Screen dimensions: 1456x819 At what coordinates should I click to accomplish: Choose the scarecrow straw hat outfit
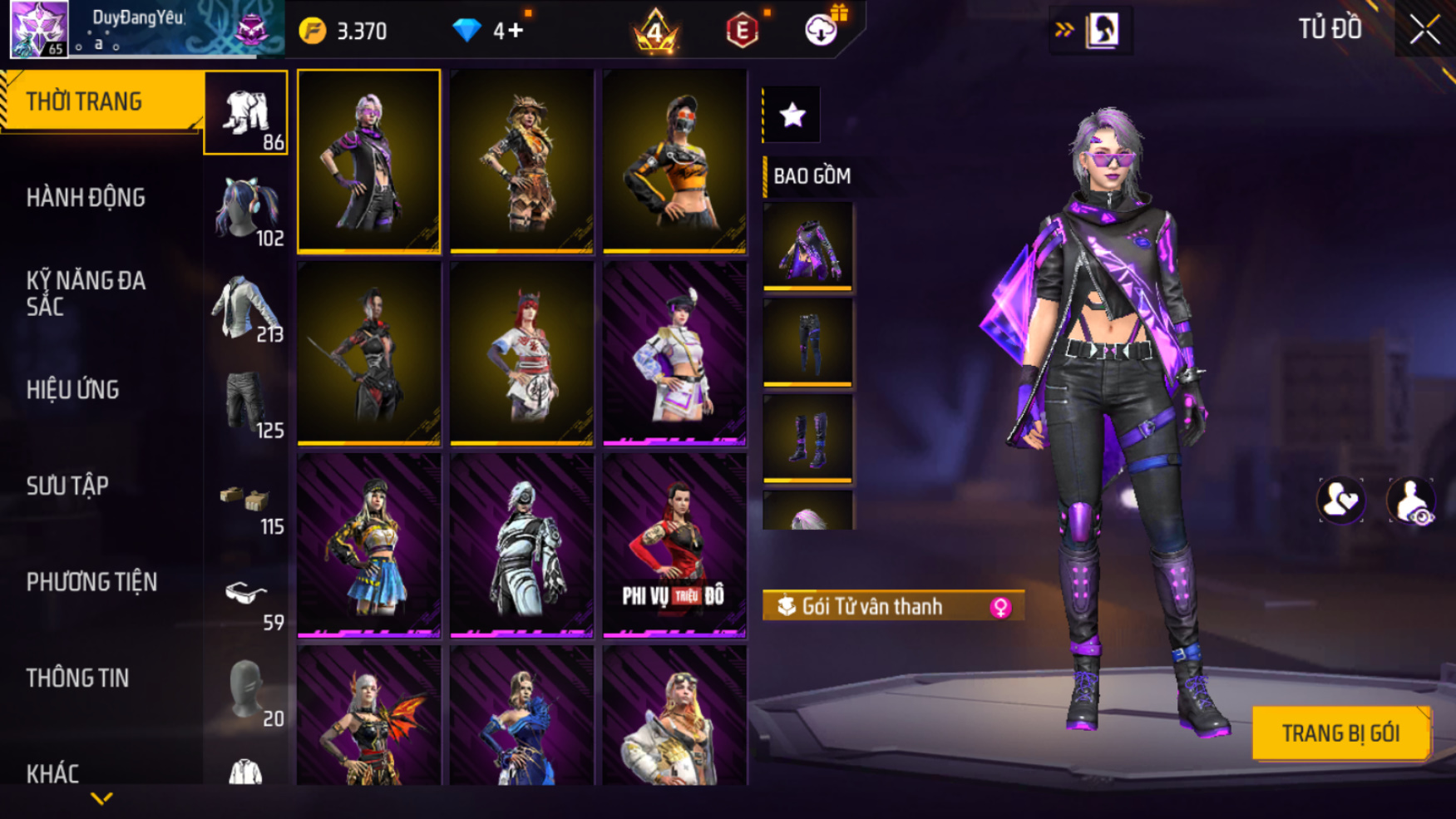coord(521,161)
